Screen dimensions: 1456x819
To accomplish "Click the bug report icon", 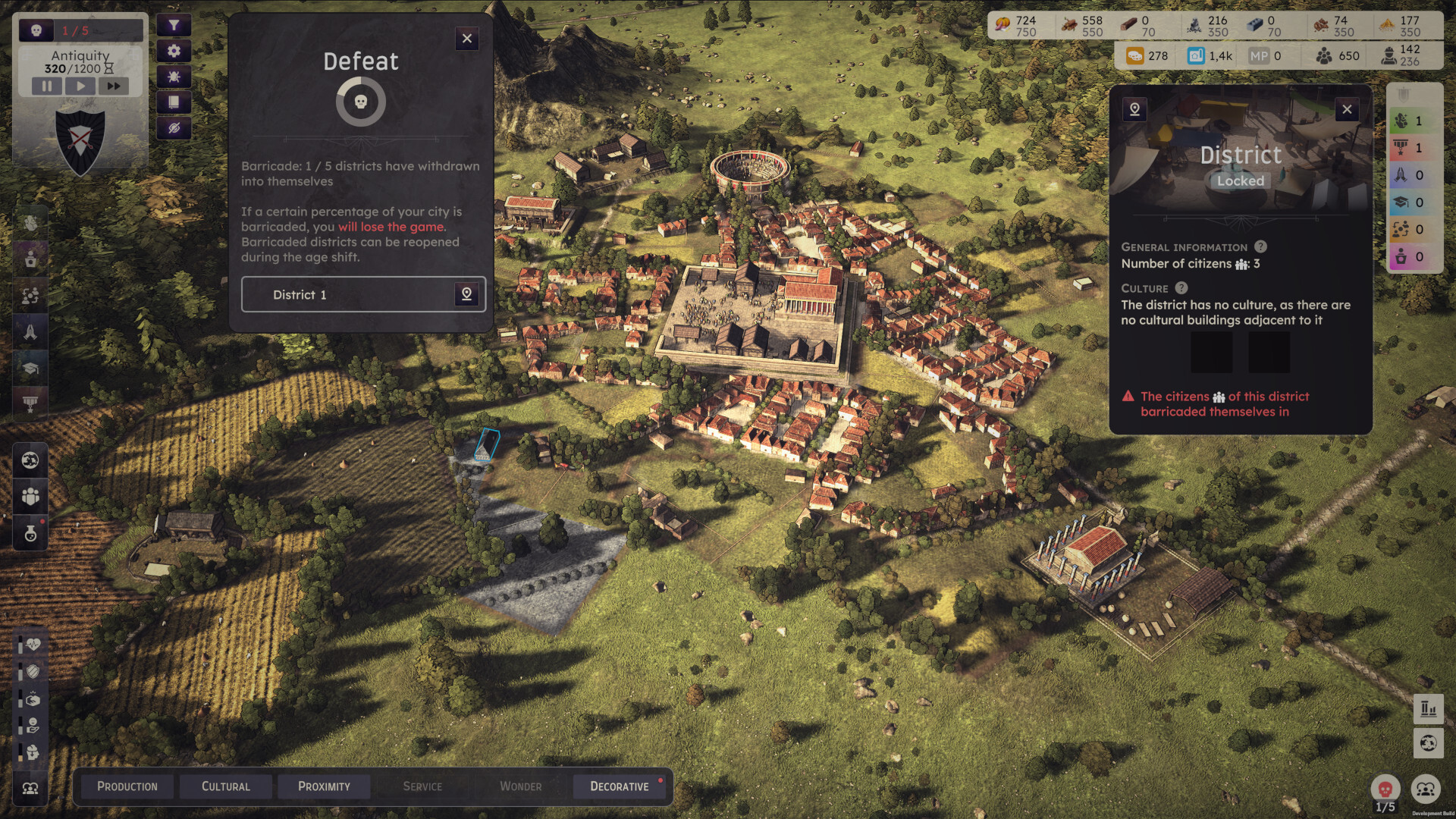I will coord(175,77).
